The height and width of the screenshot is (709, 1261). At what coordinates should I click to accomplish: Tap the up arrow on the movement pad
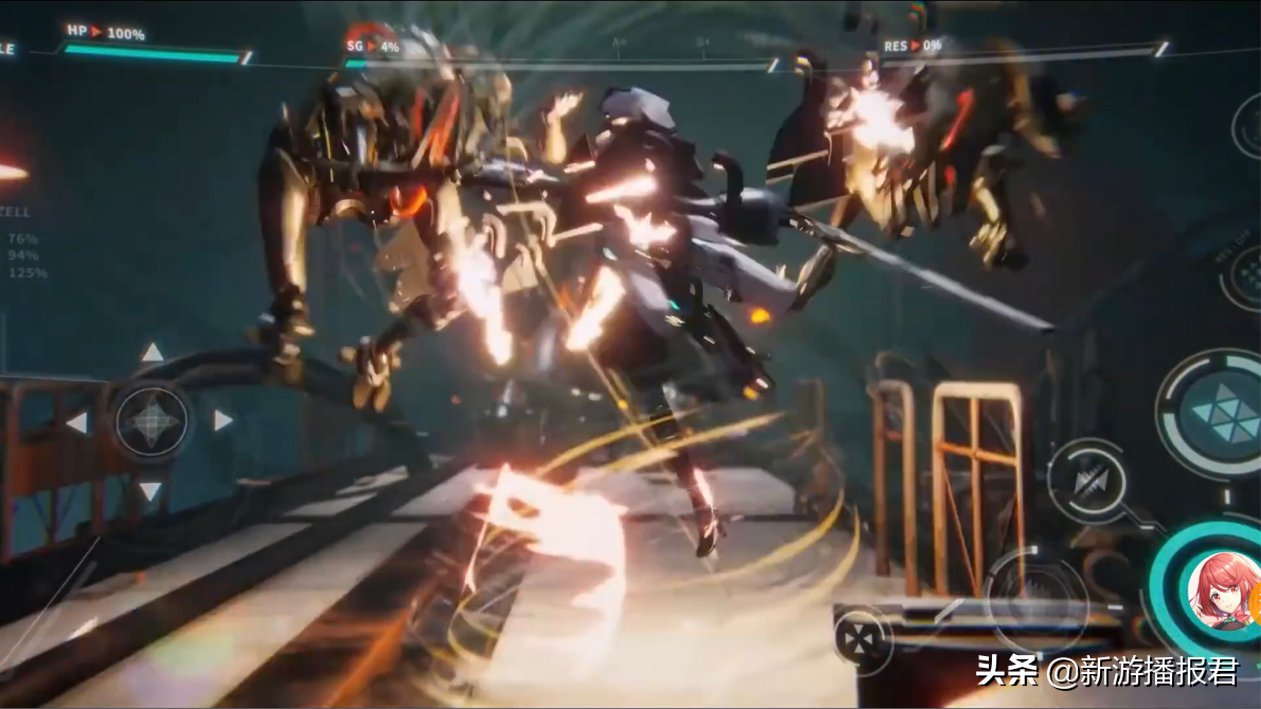(151, 353)
